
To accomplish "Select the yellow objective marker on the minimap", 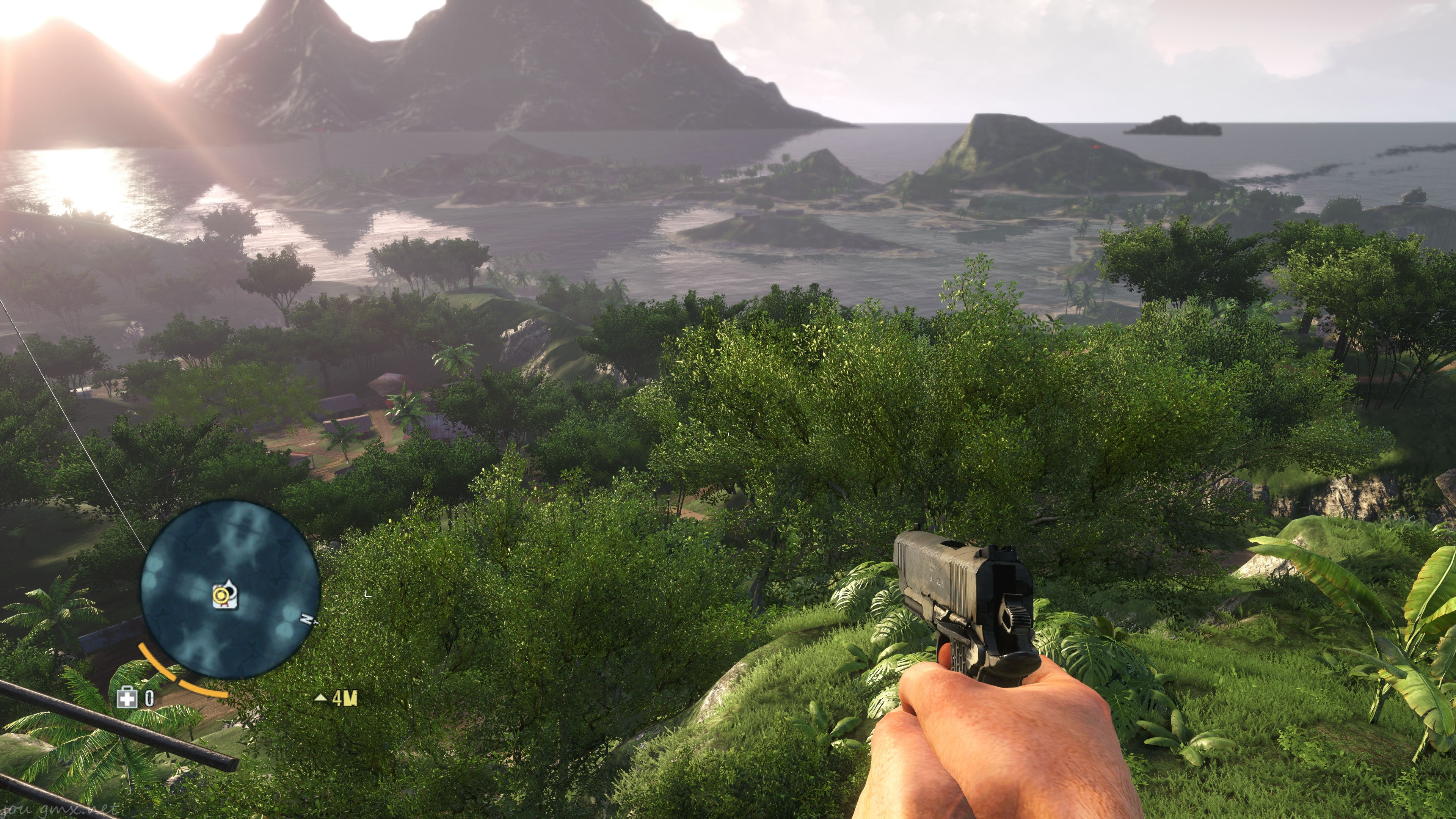I will pyautogui.click(x=221, y=595).
